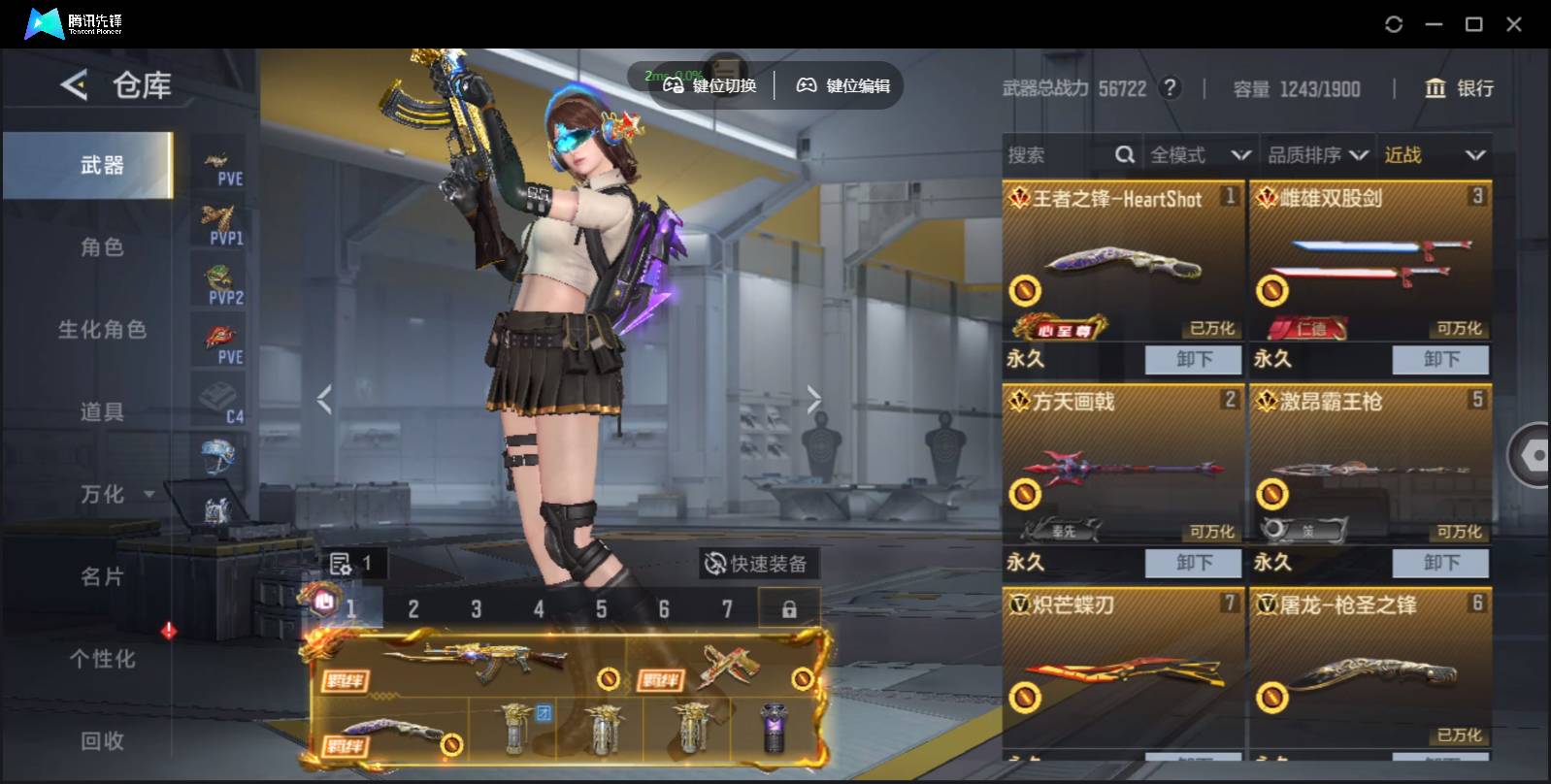Select the 道具 category
1551x784 pixels.
point(102,412)
